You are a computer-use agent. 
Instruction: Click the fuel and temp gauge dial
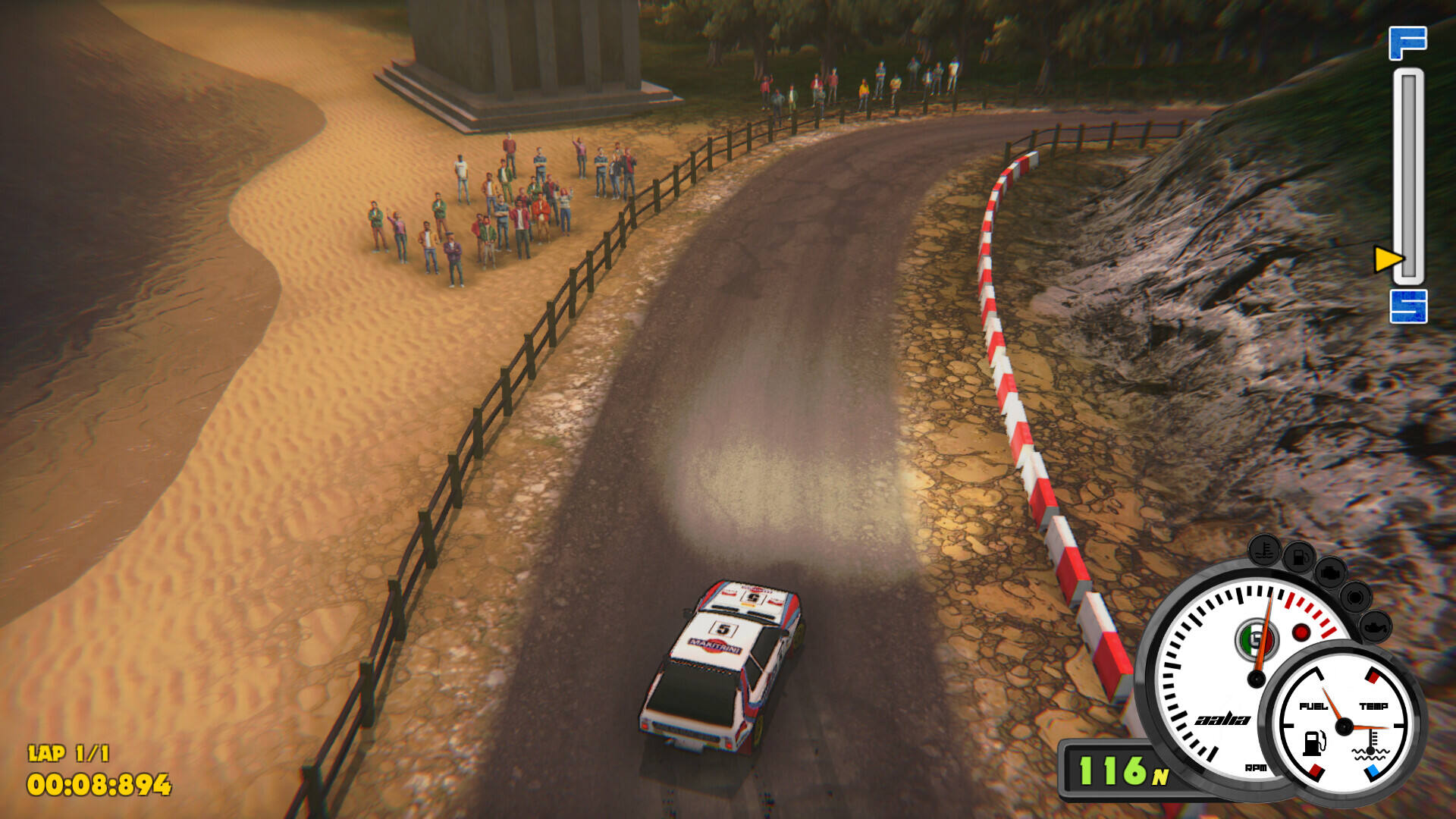(x=1344, y=726)
